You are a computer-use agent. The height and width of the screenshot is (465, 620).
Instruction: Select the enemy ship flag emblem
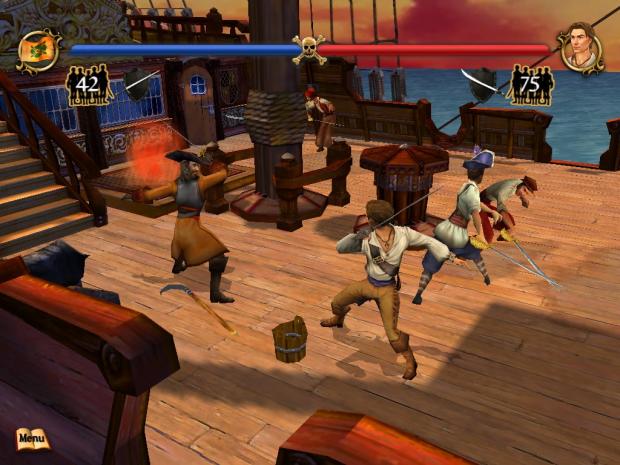39,49
